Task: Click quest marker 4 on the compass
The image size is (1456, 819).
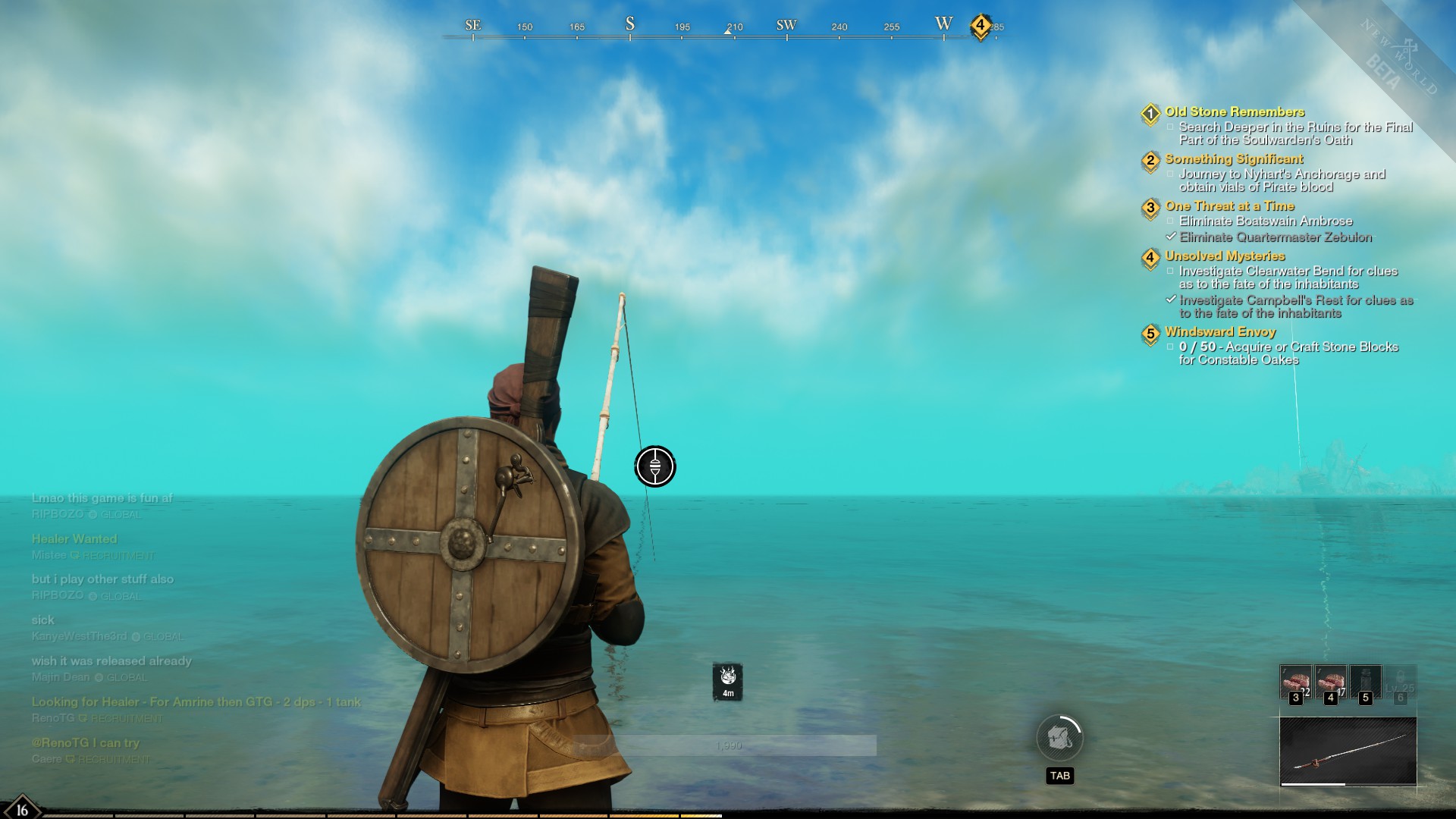Action: (x=980, y=26)
